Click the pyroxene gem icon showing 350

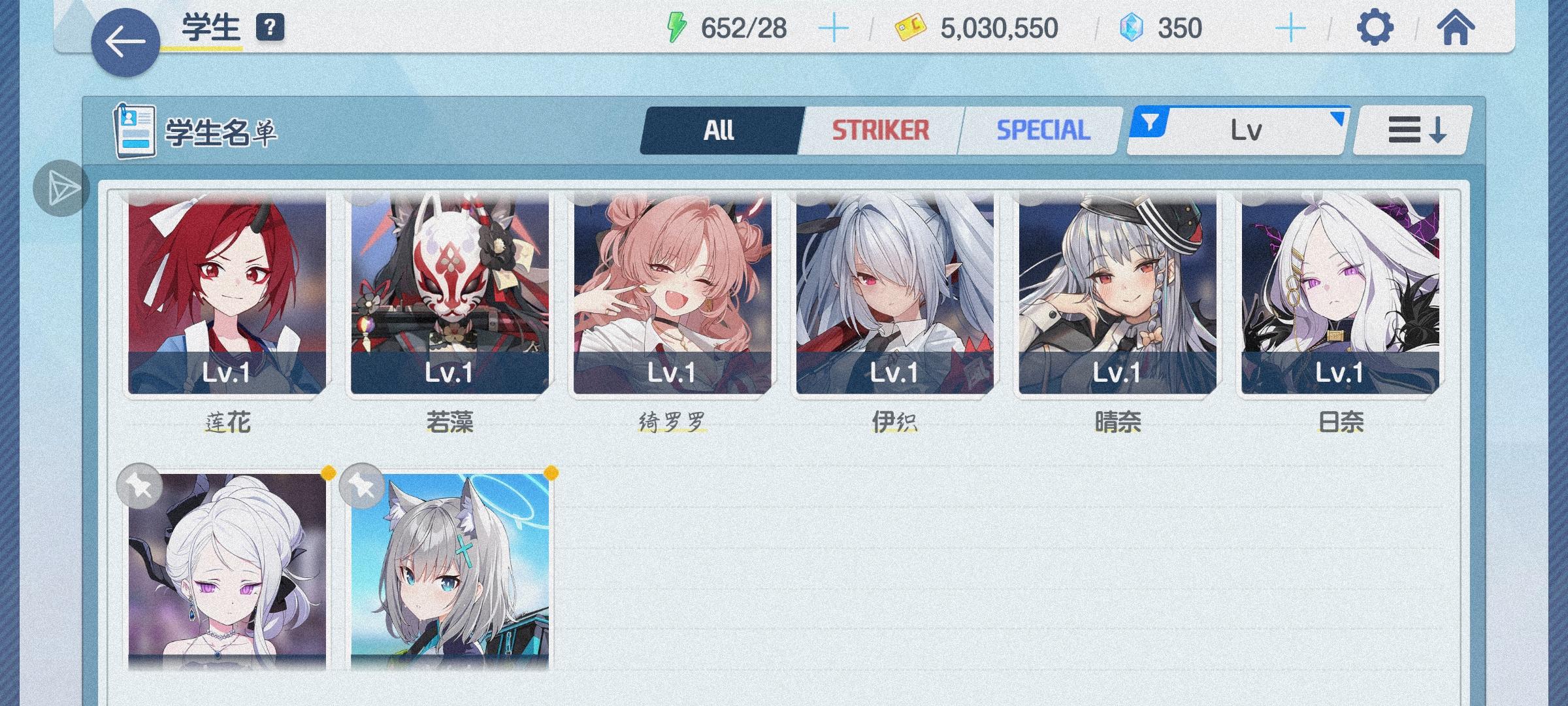coord(1132,27)
